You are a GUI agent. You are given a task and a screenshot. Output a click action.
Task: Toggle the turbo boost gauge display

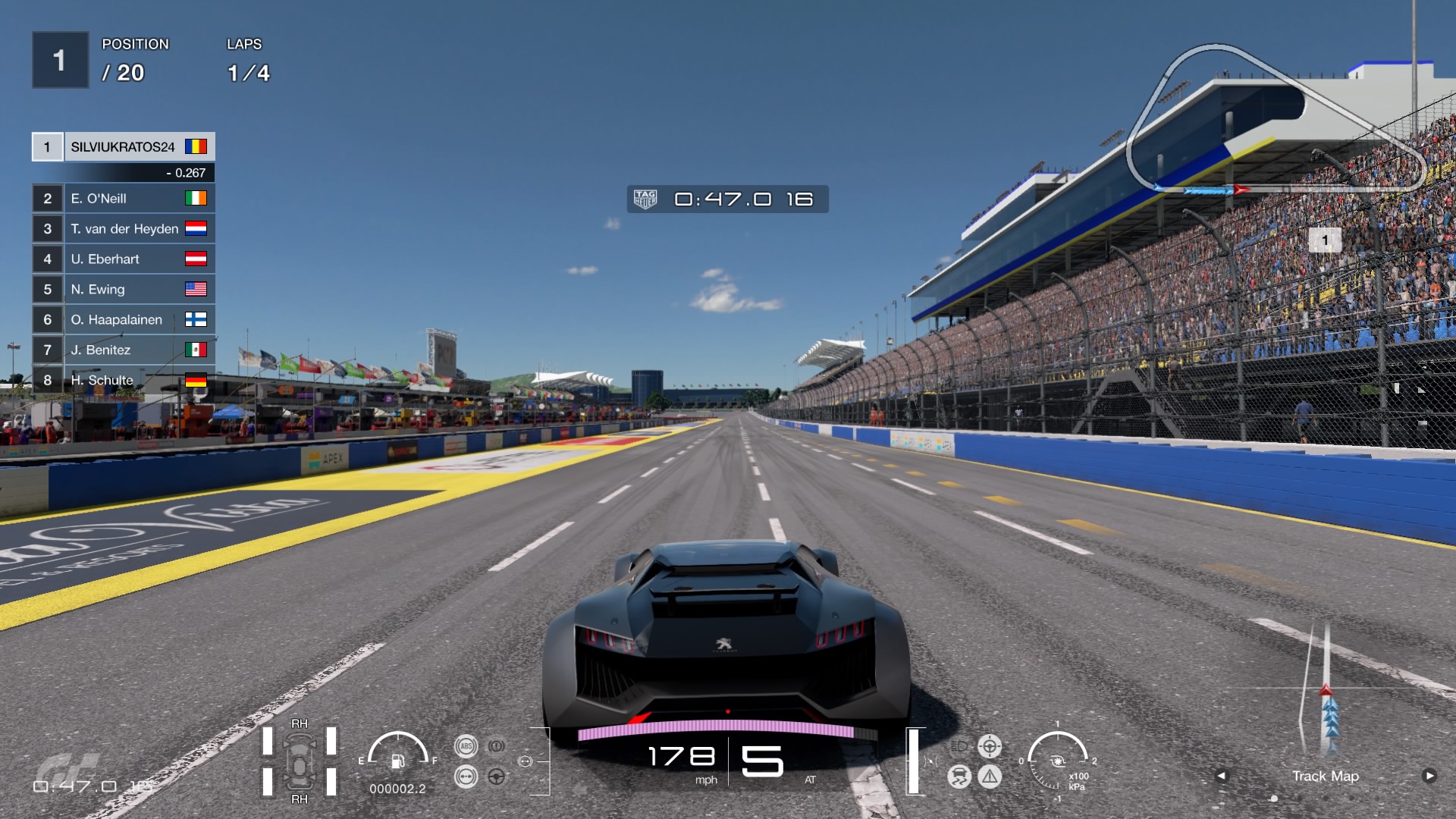coord(1056,761)
